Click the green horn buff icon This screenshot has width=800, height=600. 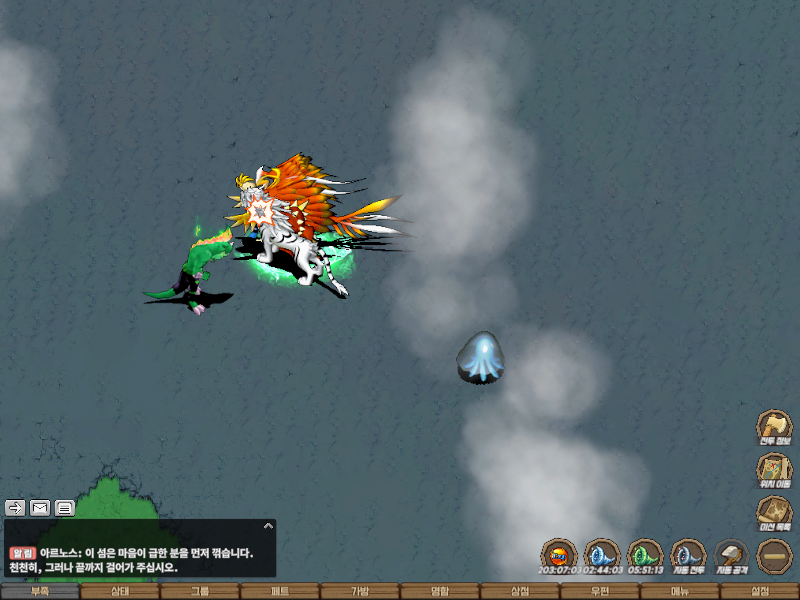(645, 555)
